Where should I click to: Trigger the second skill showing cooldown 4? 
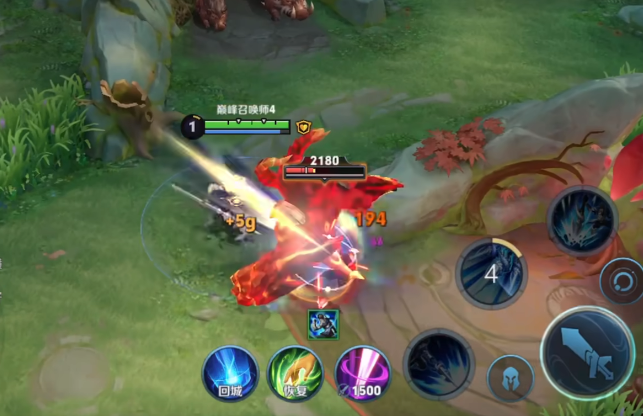[492, 271]
